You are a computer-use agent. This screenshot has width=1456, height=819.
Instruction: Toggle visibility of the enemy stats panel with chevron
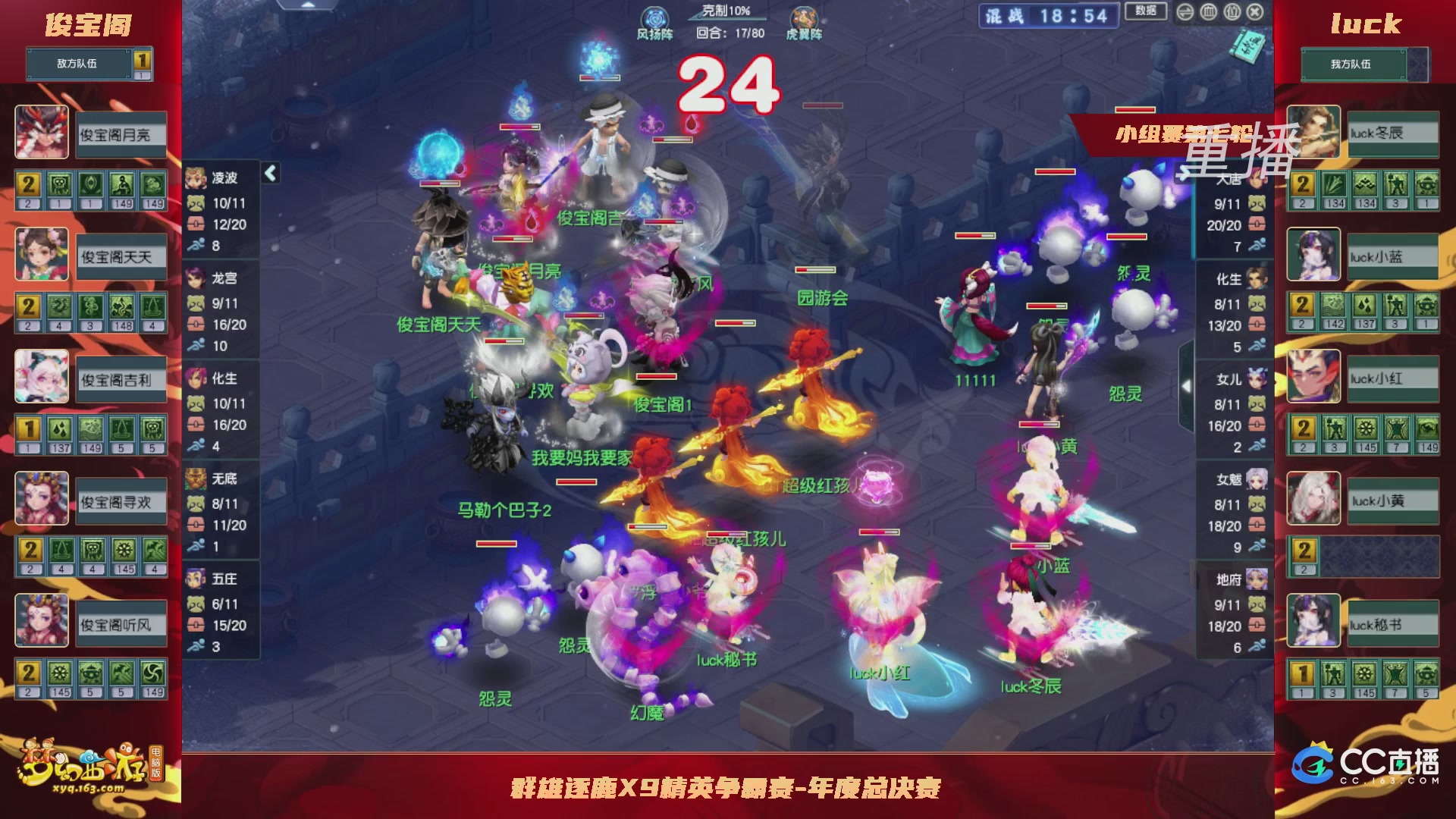(271, 173)
